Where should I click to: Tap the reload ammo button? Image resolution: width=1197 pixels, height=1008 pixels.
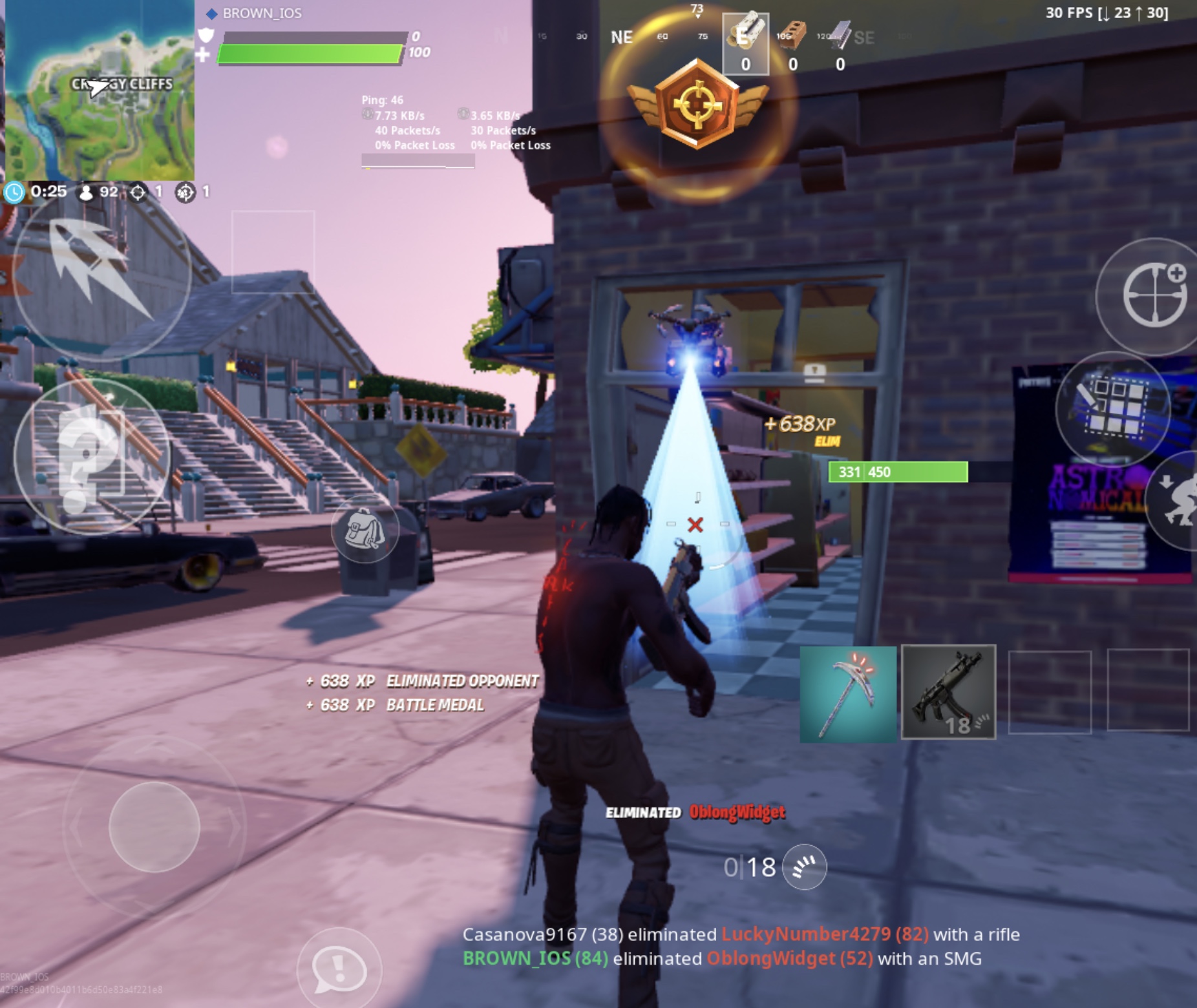(x=804, y=867)
